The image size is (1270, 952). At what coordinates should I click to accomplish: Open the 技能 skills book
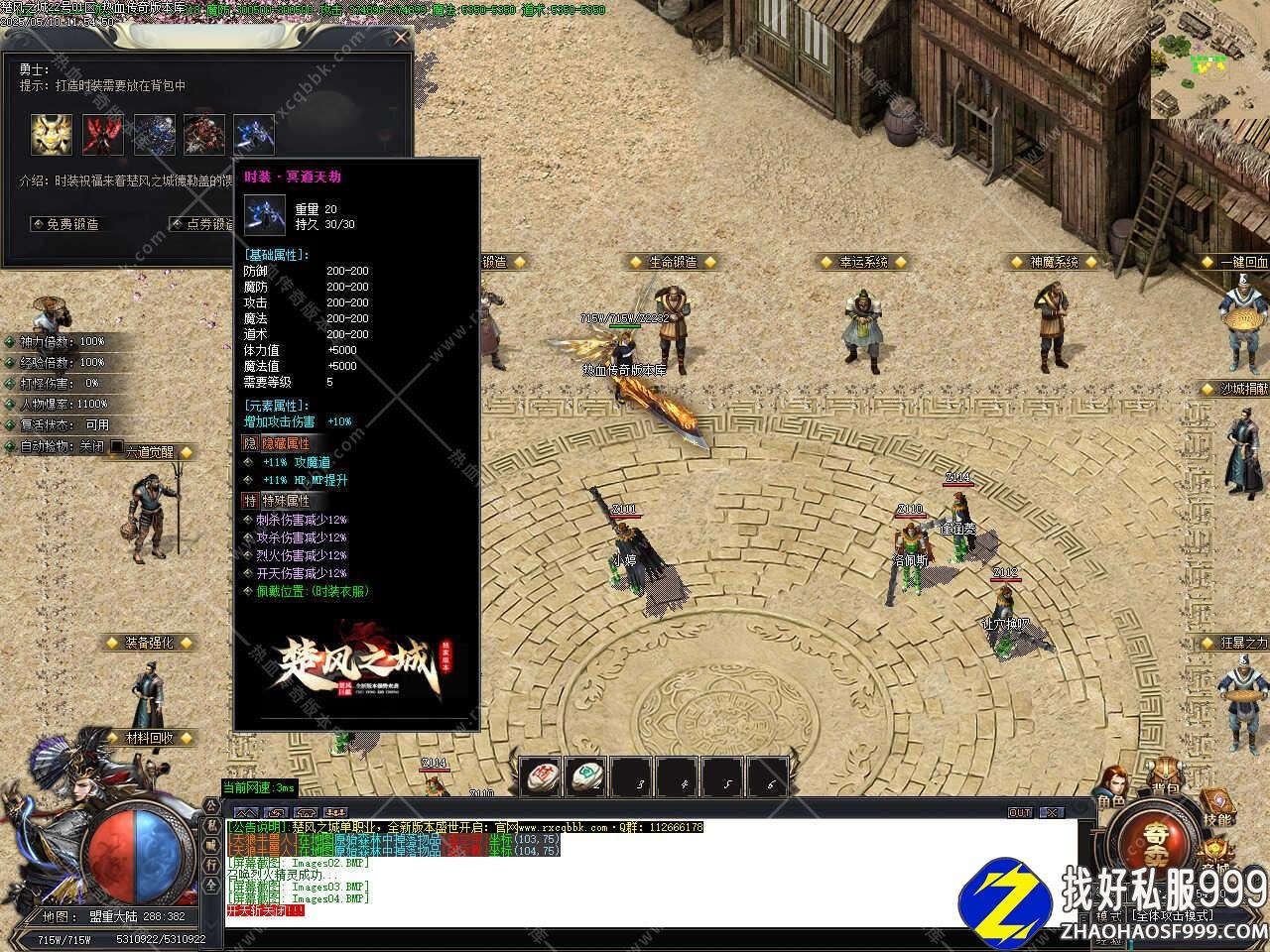tap(1216, 808)
